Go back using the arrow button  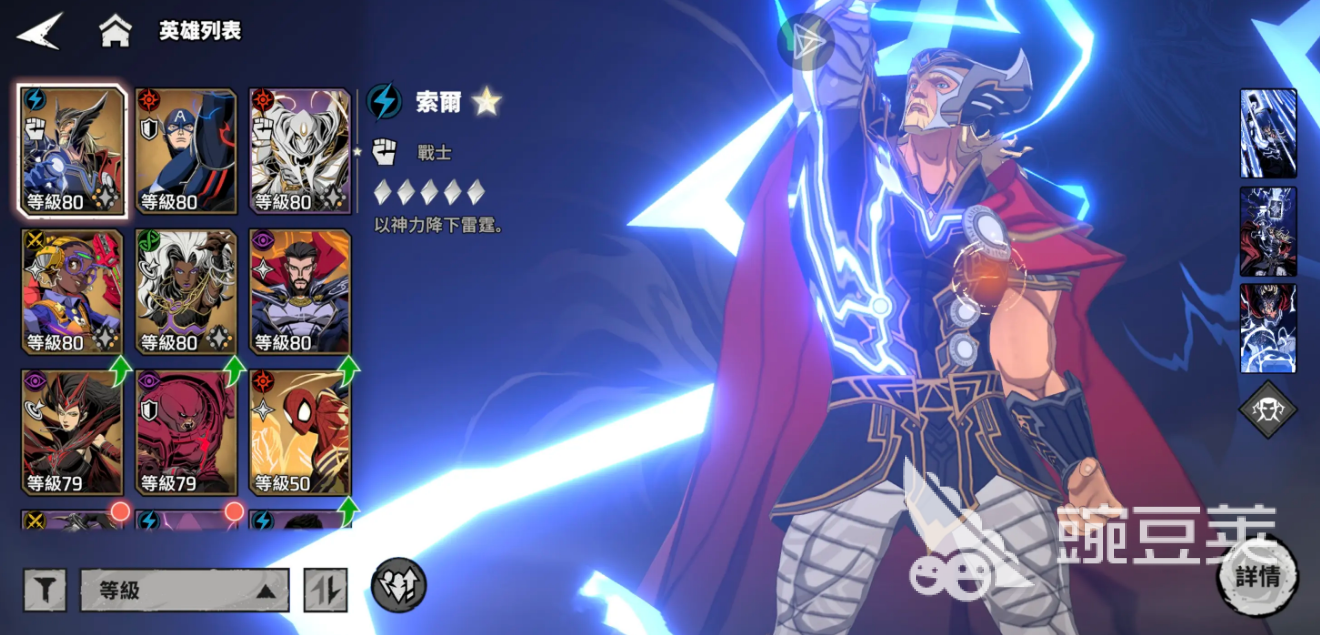point(40,31)
